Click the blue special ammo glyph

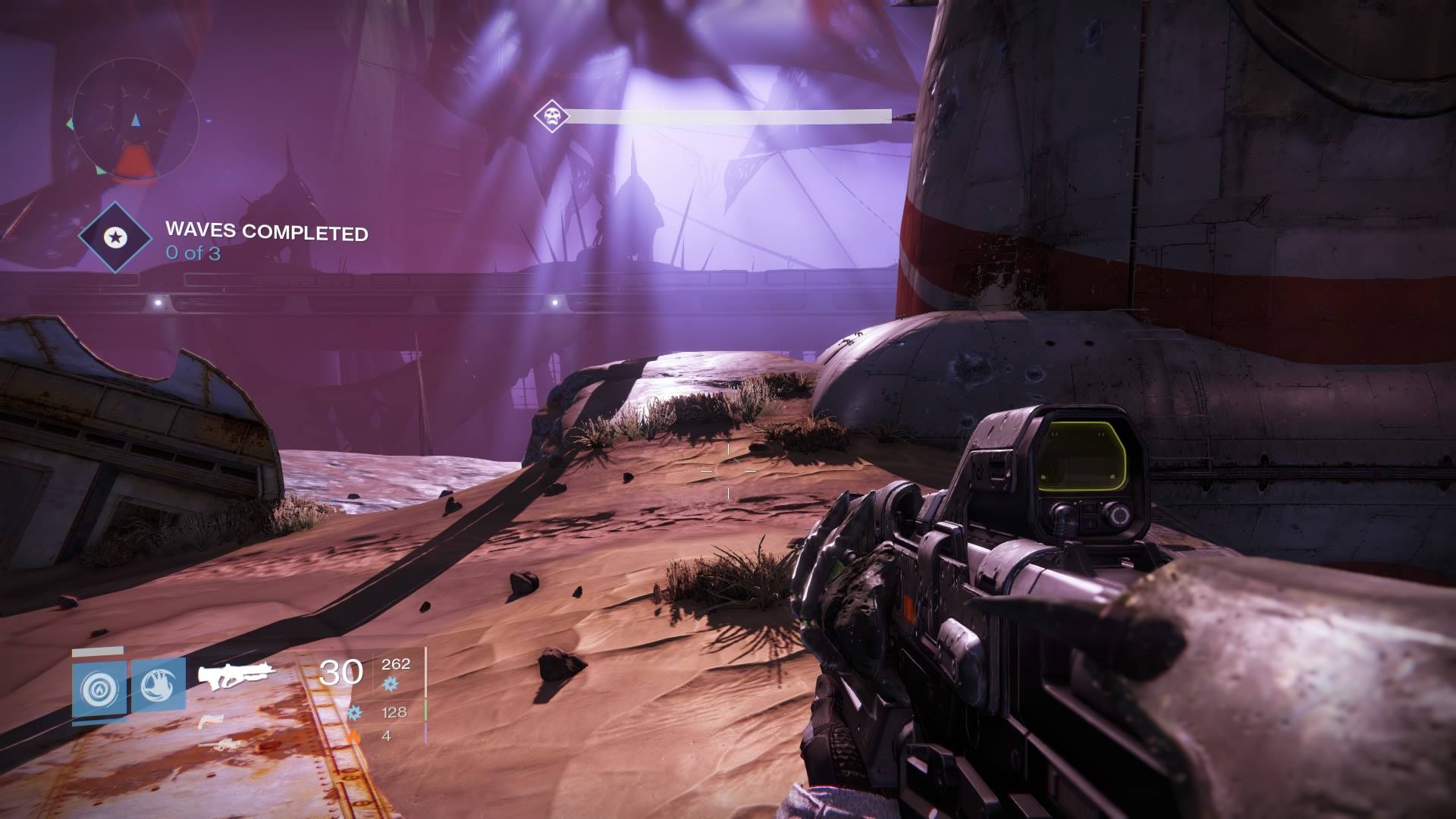(355, 714)
